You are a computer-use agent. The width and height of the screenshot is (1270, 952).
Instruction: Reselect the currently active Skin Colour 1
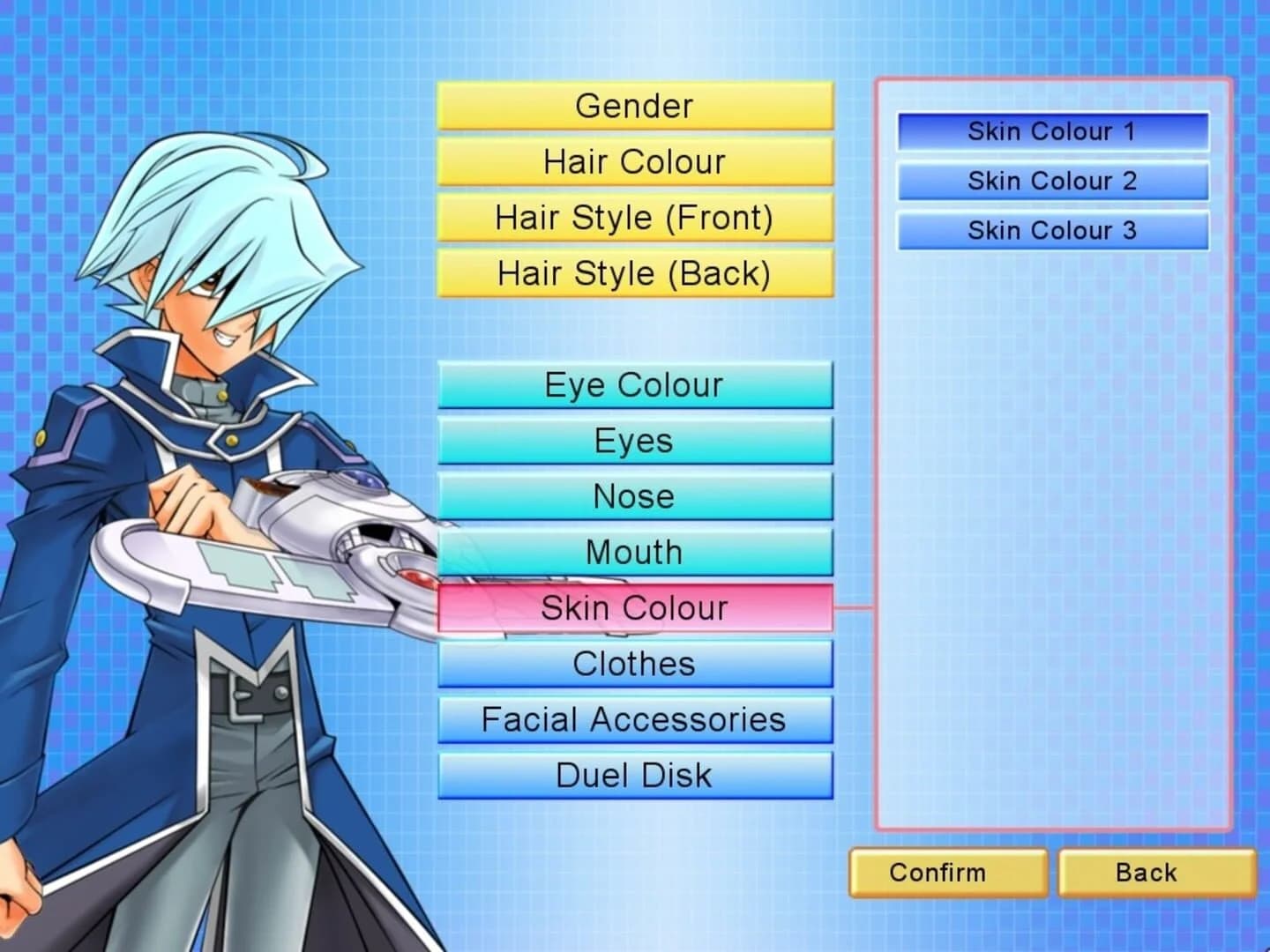(1051, 132)
